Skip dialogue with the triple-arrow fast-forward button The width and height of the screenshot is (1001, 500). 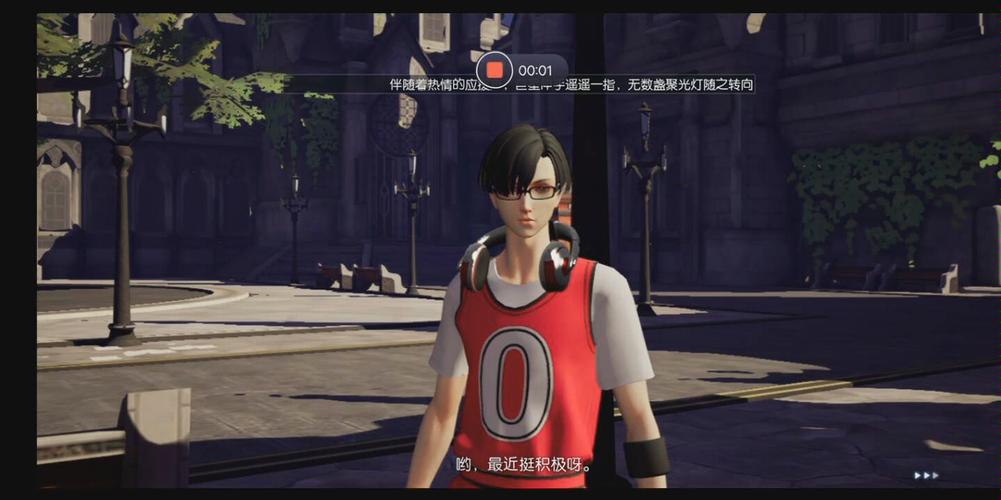(x=926, y=475)
